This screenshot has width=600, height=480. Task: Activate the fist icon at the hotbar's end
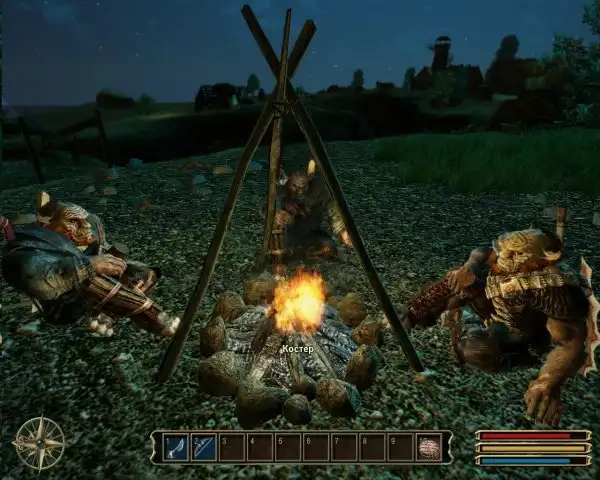(429, 447)
